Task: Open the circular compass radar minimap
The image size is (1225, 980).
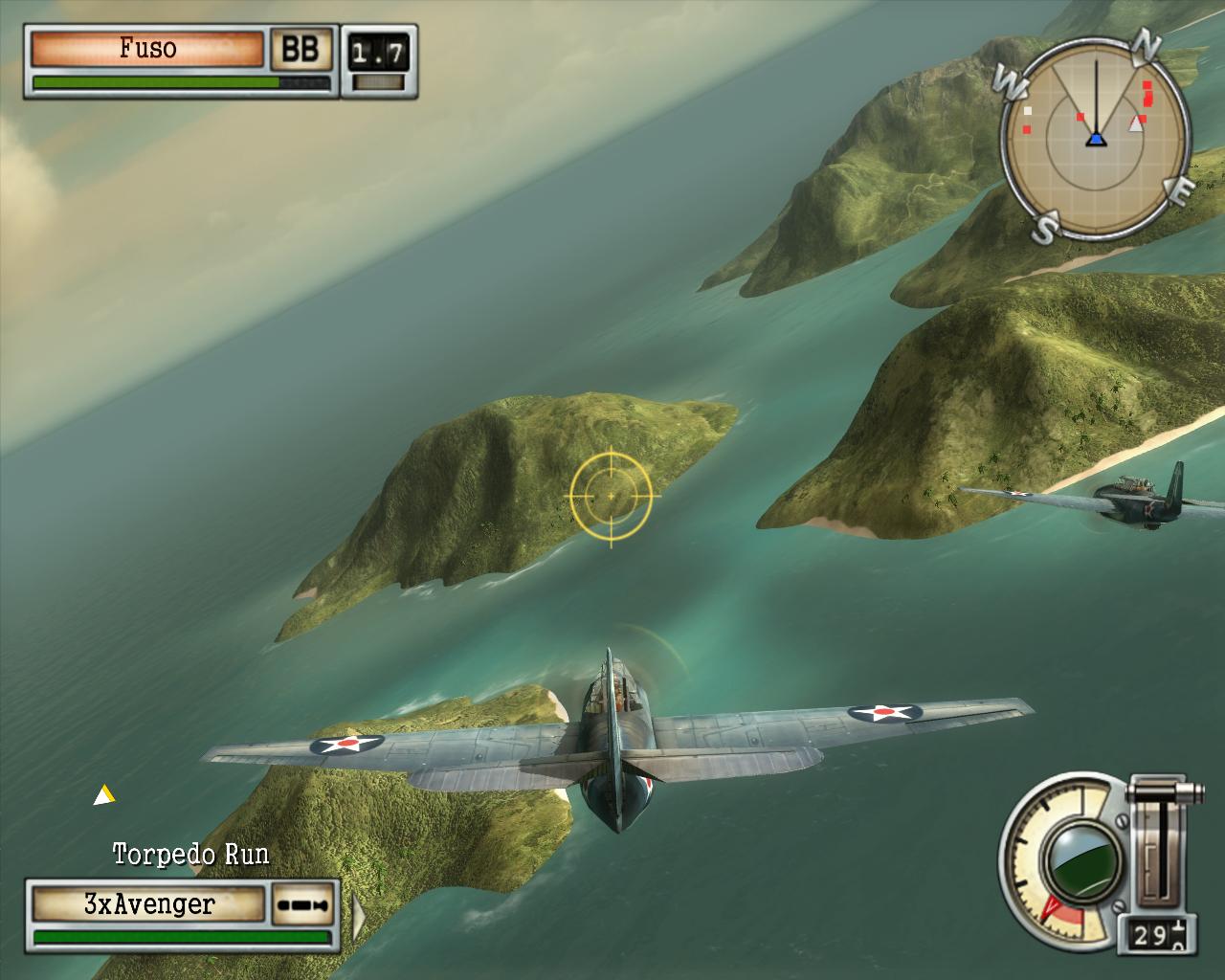Action: [x=1097, y=142]
